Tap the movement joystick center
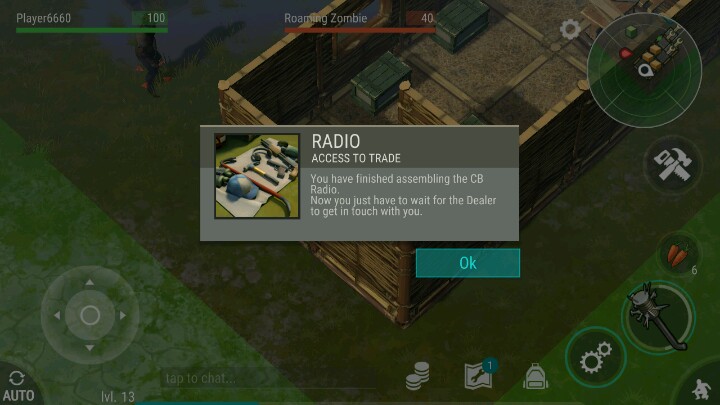The width and height of the screenshot is (720, 405). pyautogui.click(x=89, y=316)
